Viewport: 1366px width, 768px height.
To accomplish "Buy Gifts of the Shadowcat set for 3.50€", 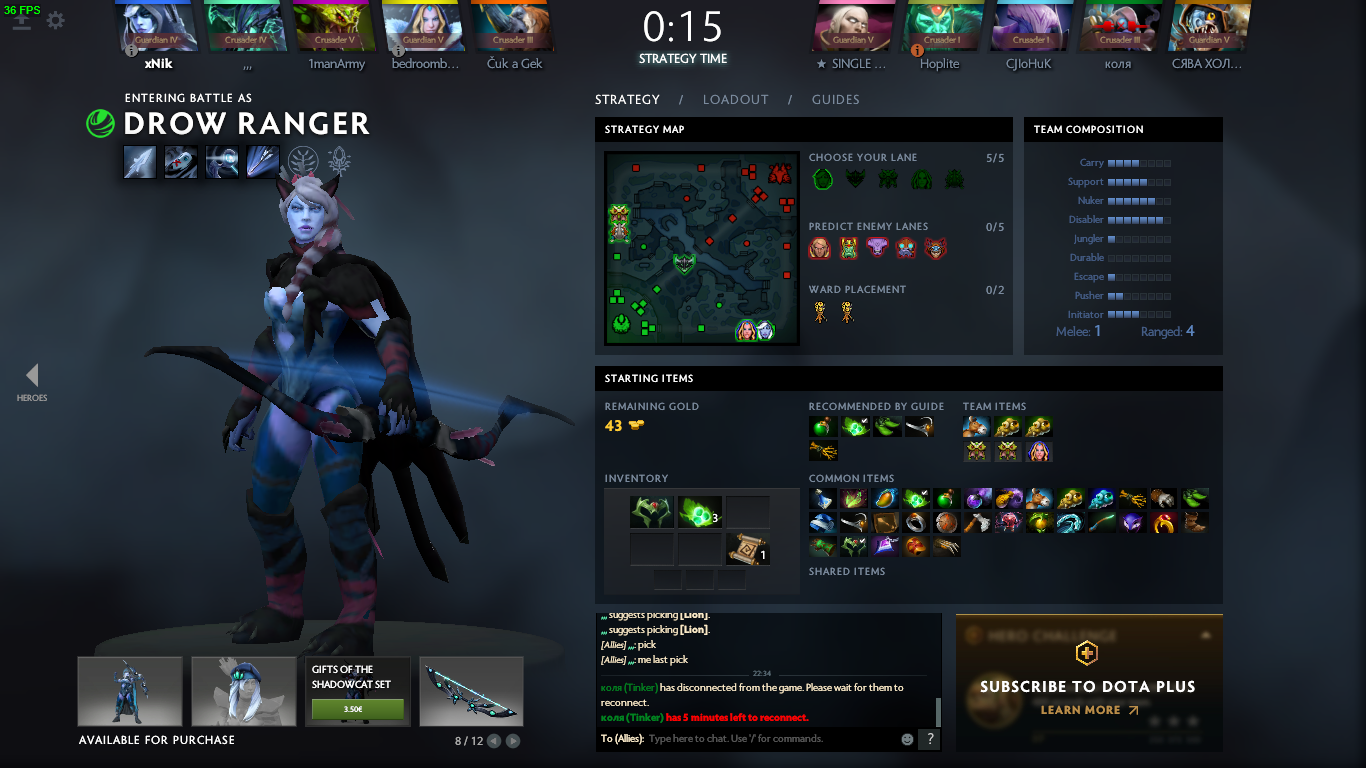I will pyautogui.click(x=357, y=709).
